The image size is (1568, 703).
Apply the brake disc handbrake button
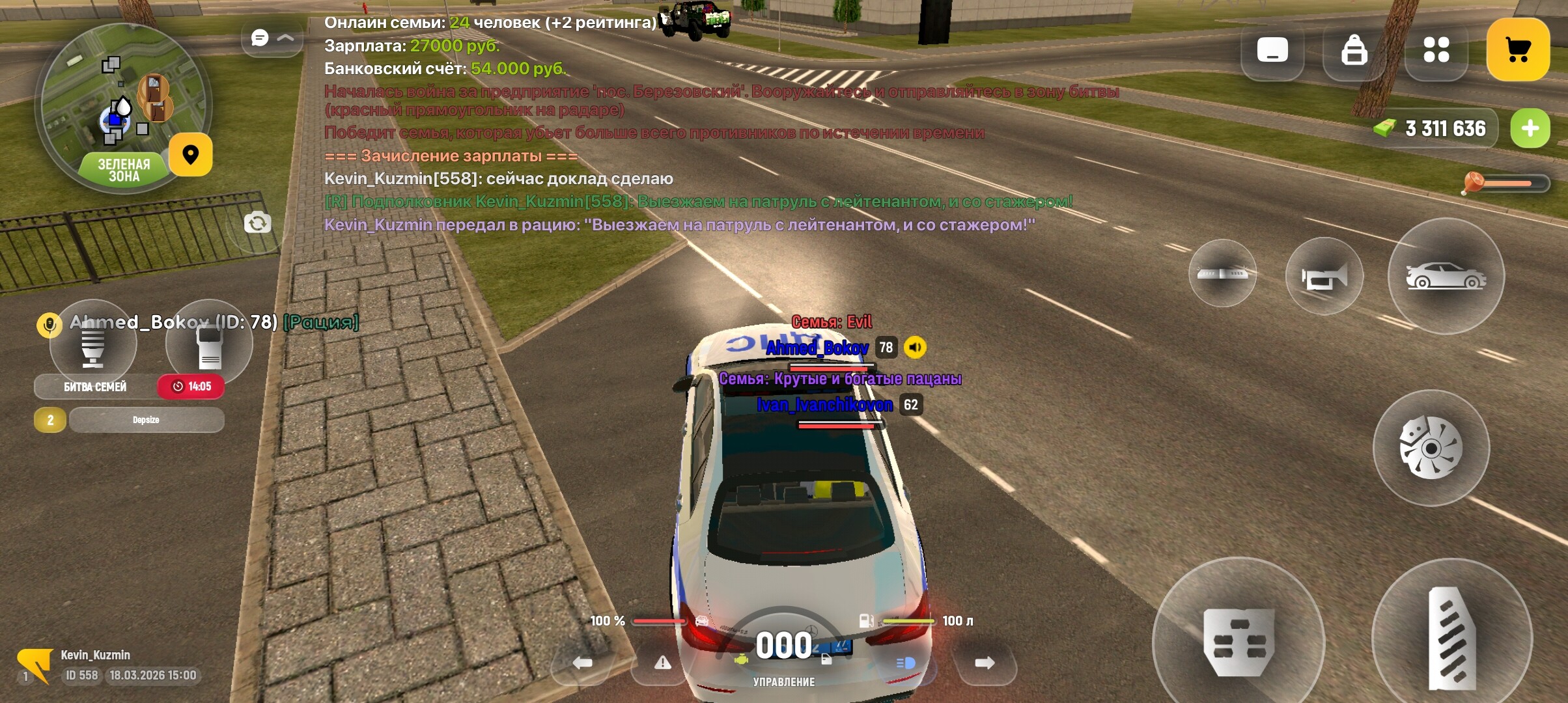1431,448
